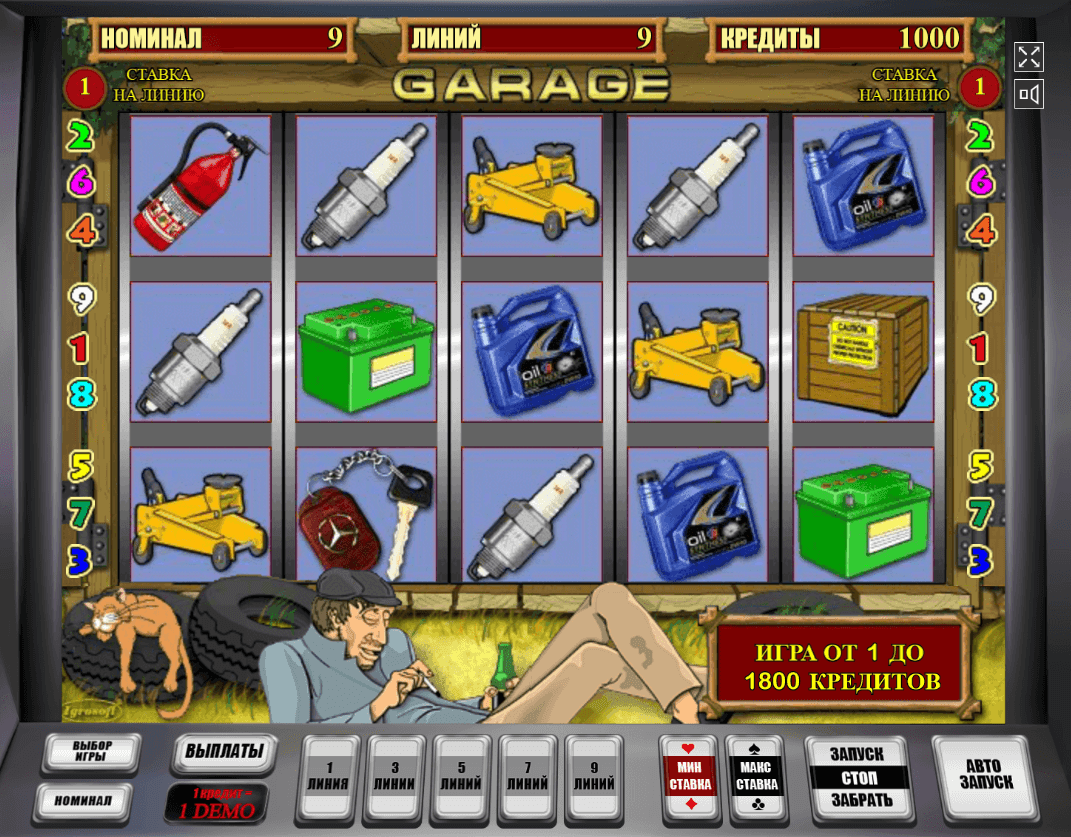Screen dimensions: 1071x837
Task: Set minimum bet with МИН СТАВКА
Action: tap(690, 777)
